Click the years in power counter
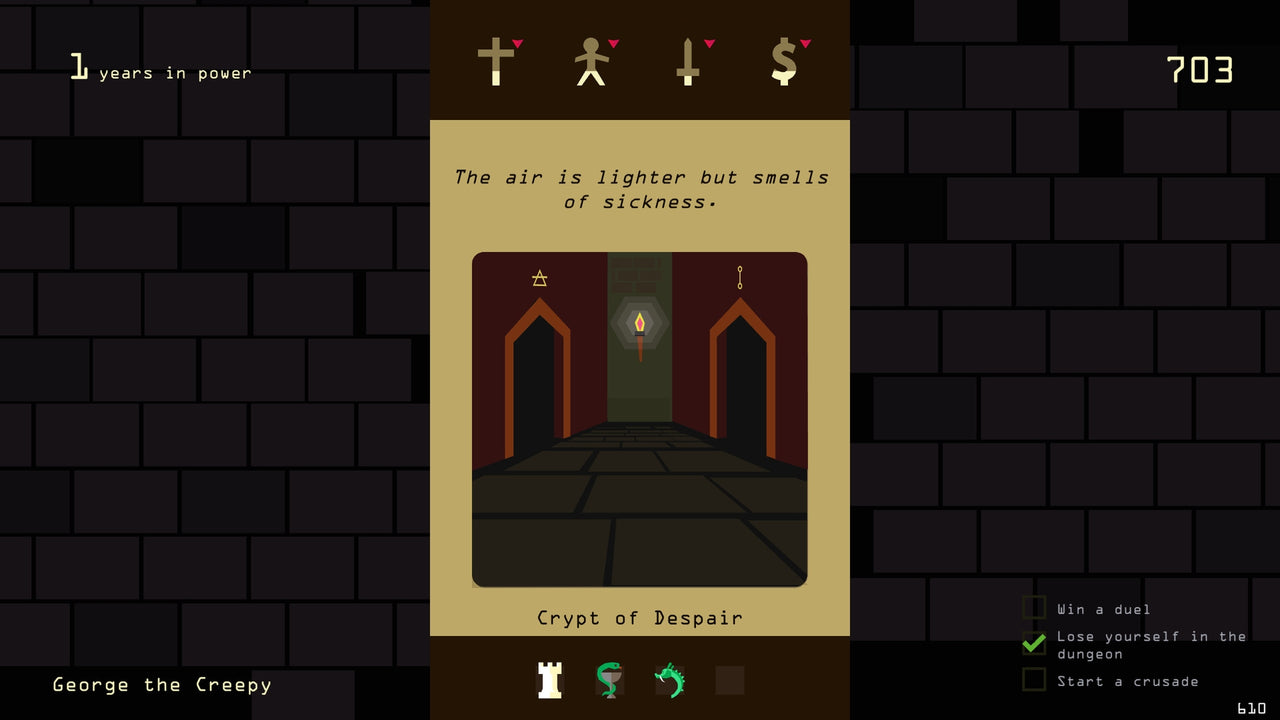This screenshot has height=720, width=1280. point(160,68)
